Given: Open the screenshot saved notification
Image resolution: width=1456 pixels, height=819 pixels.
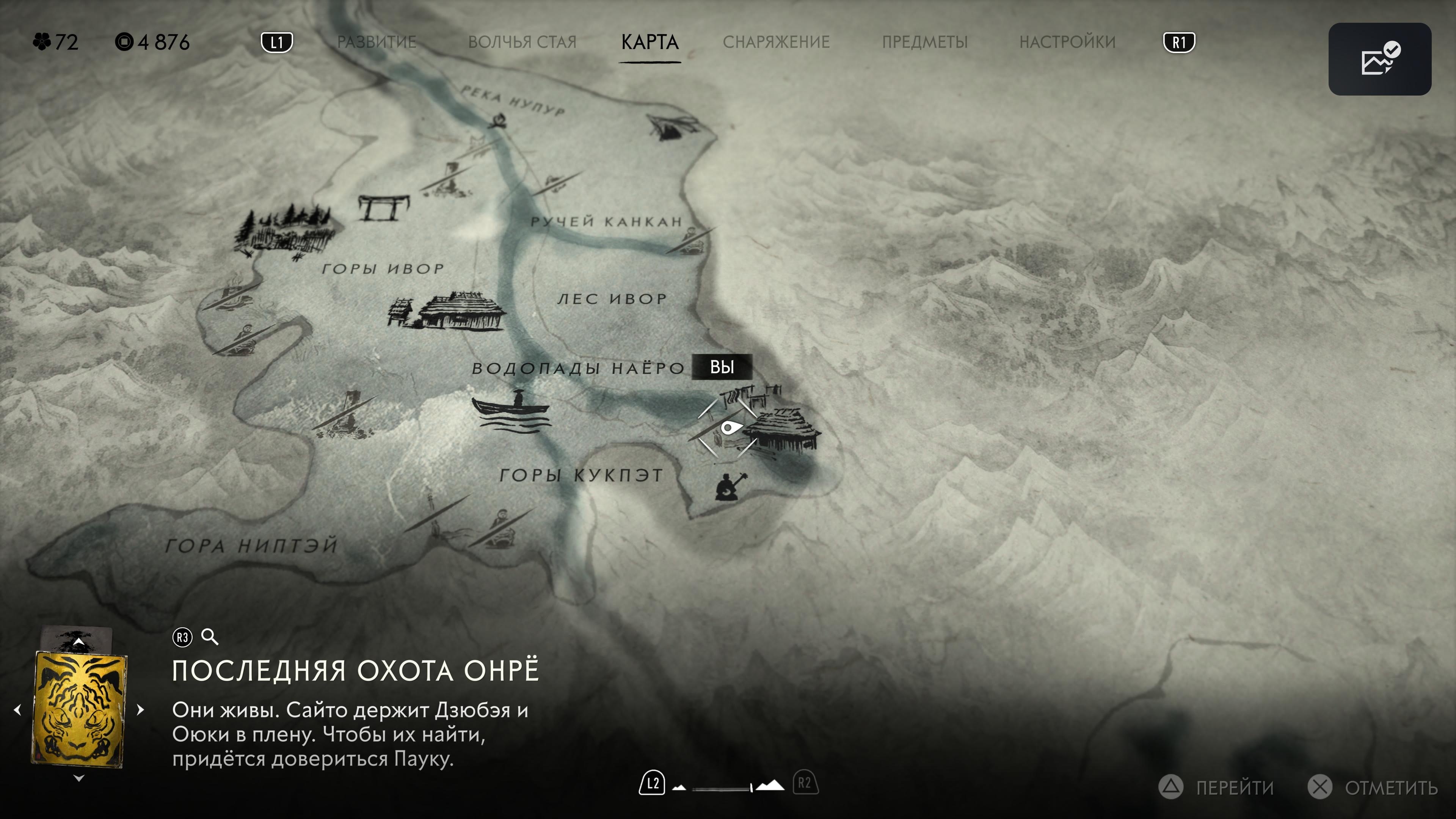Looking at the screenshot, I should 1379,59.
